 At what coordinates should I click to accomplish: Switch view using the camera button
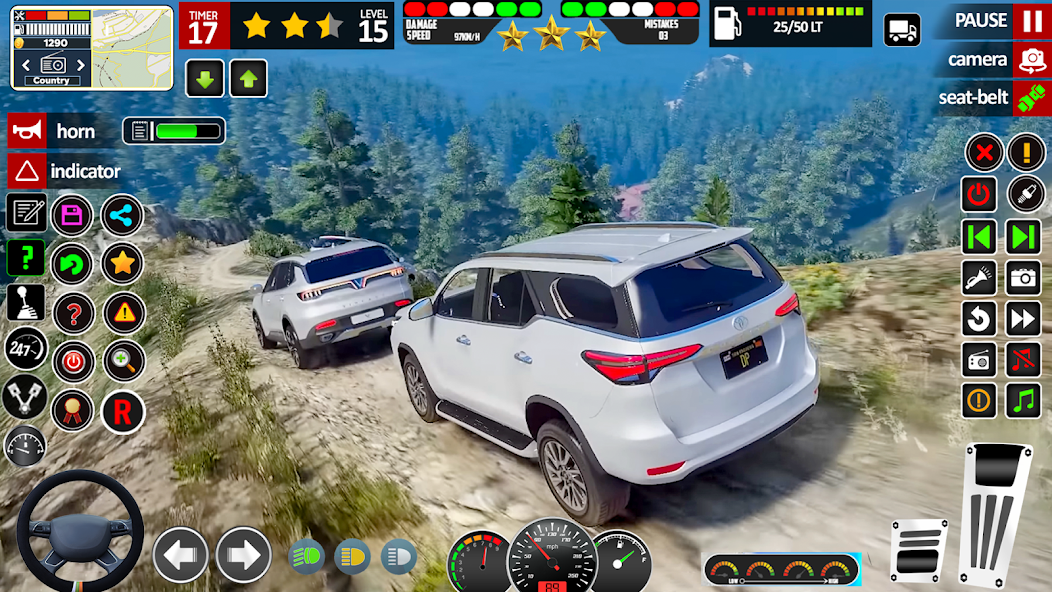tap(1030, 60)
